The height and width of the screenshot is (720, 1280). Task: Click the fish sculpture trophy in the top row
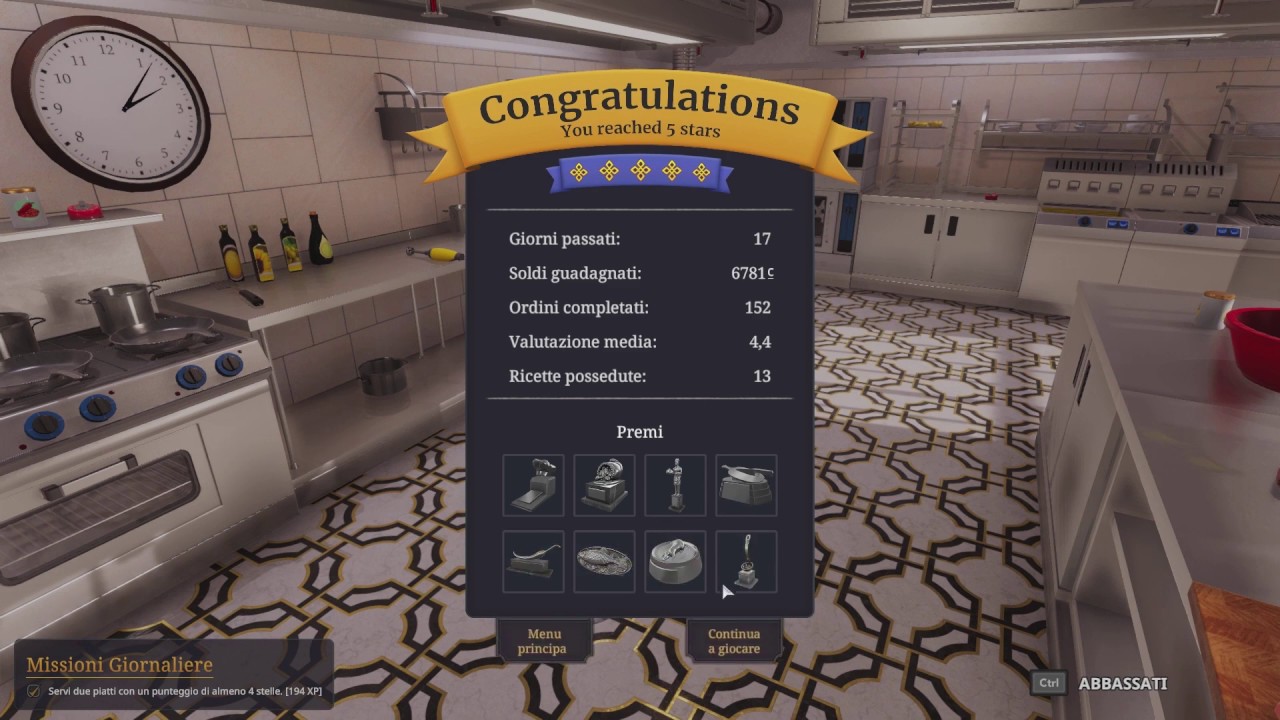click(x=604, y=485)
